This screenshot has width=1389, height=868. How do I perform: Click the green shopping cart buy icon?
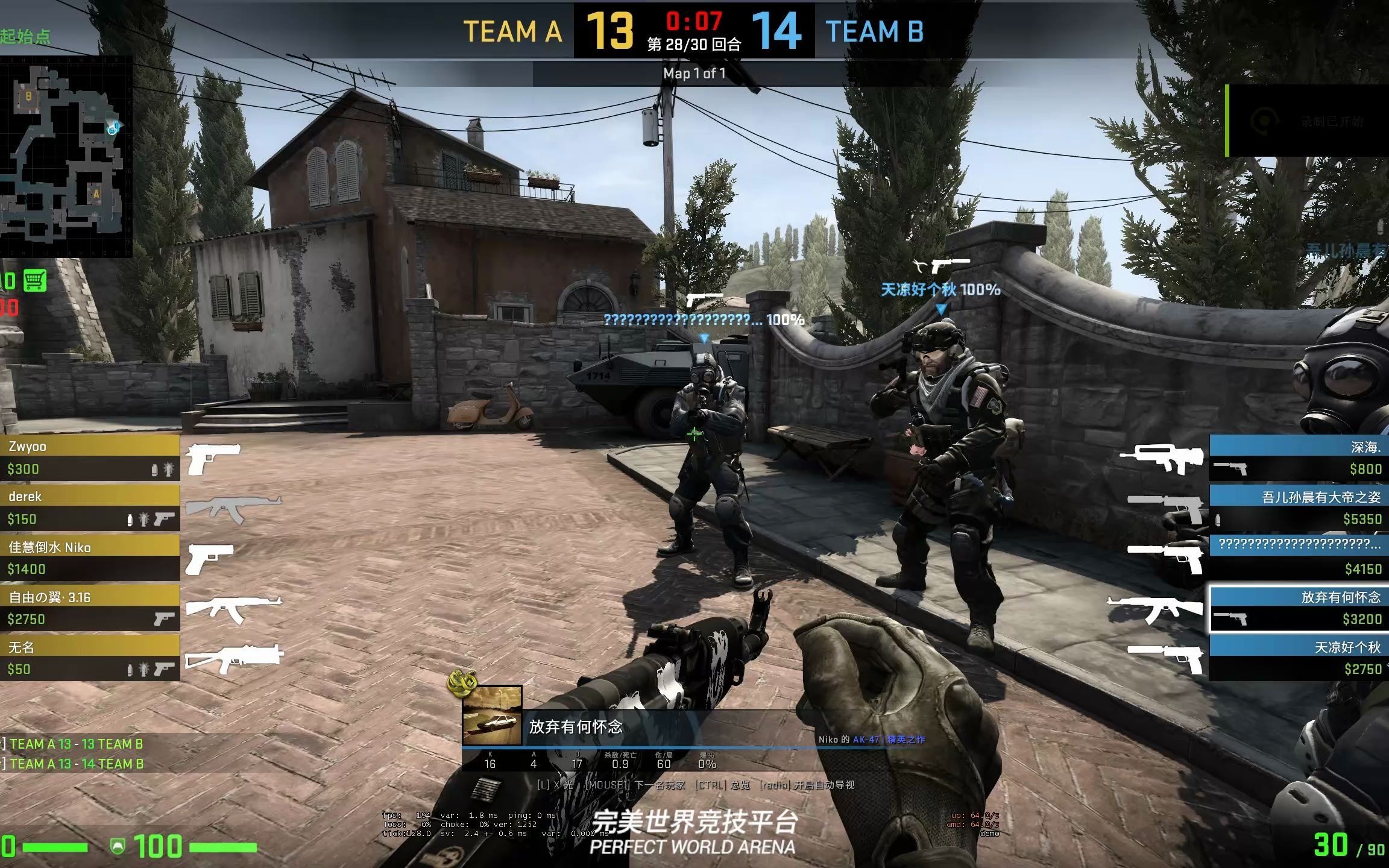pyautogui.click(x=35, y=281)
